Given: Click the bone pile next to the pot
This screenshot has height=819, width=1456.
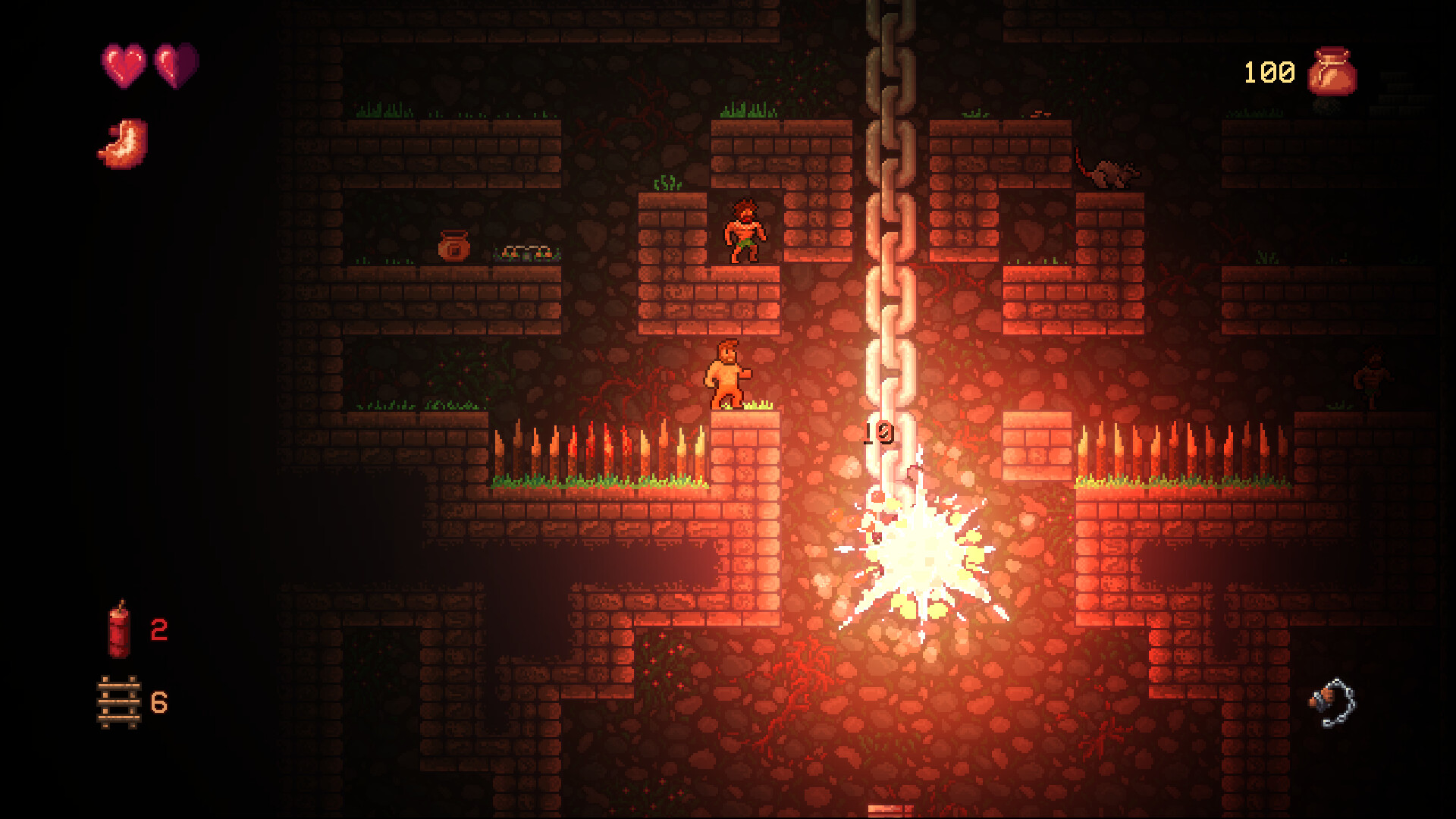Looking at the screenshot, I should click(526, 252).
